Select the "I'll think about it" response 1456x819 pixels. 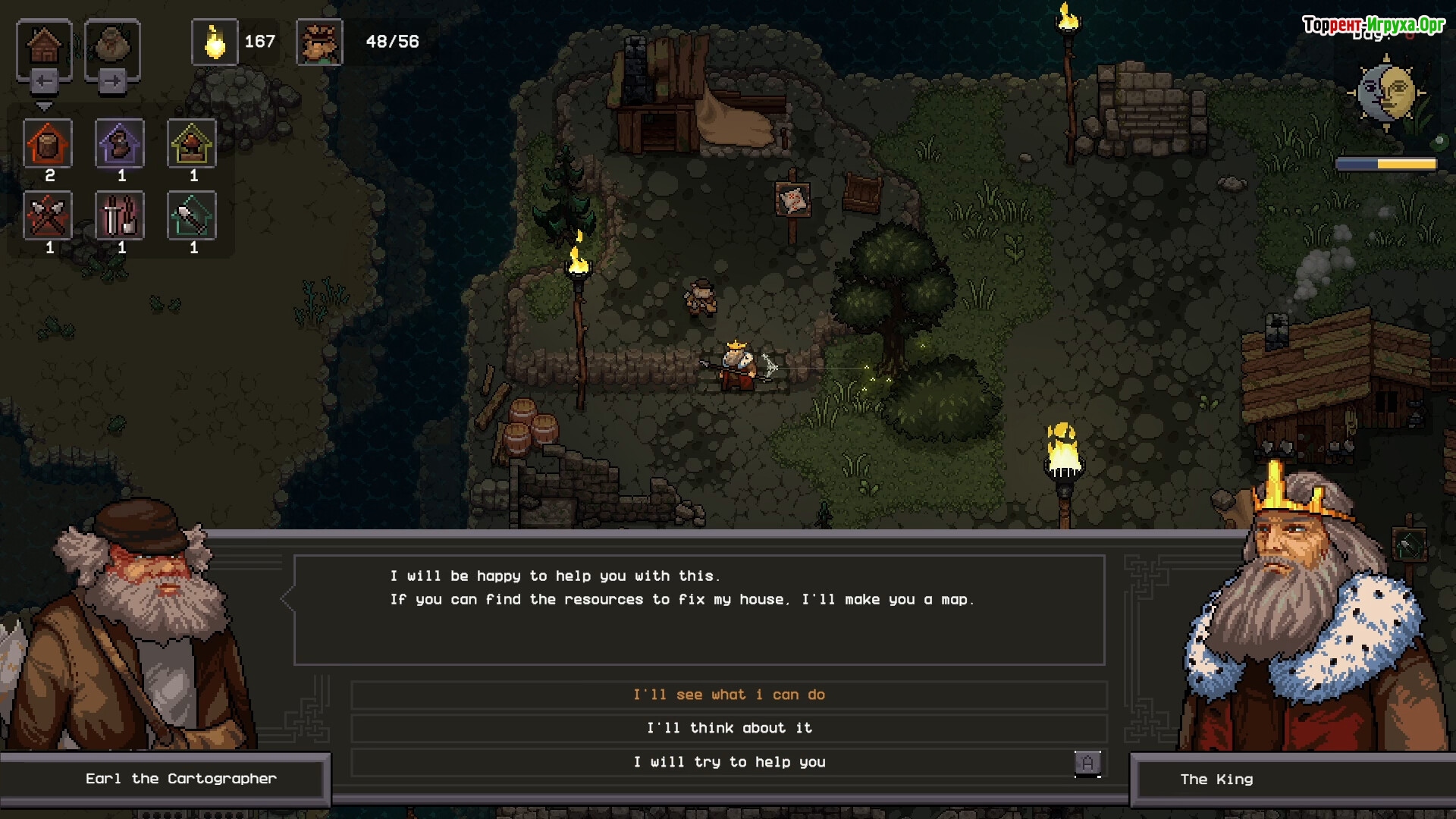(x=729, y=728)
